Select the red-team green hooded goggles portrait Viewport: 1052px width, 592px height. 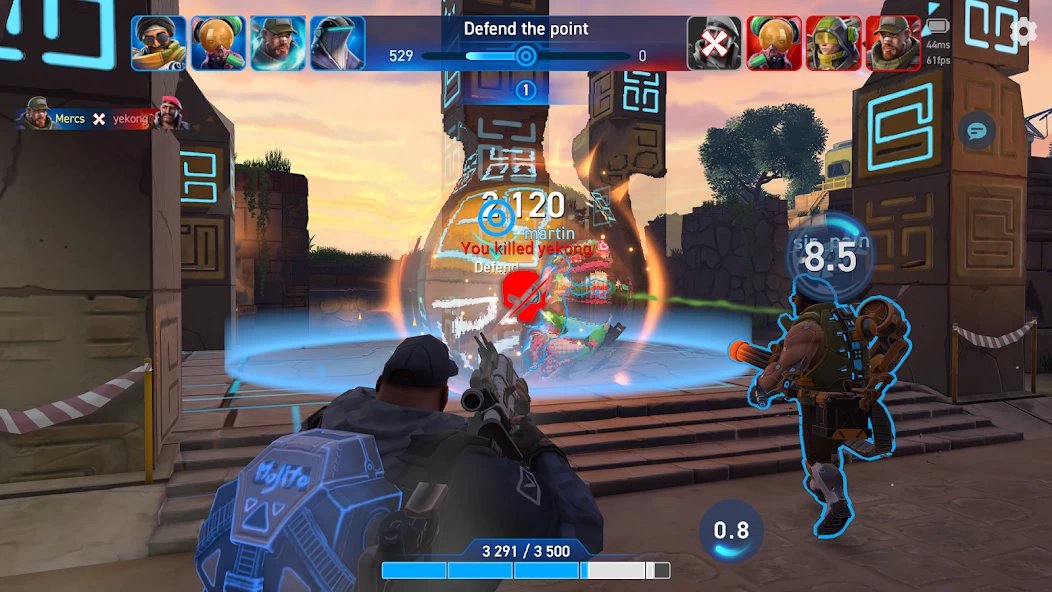pyautogui.click(x=833, y=43)
